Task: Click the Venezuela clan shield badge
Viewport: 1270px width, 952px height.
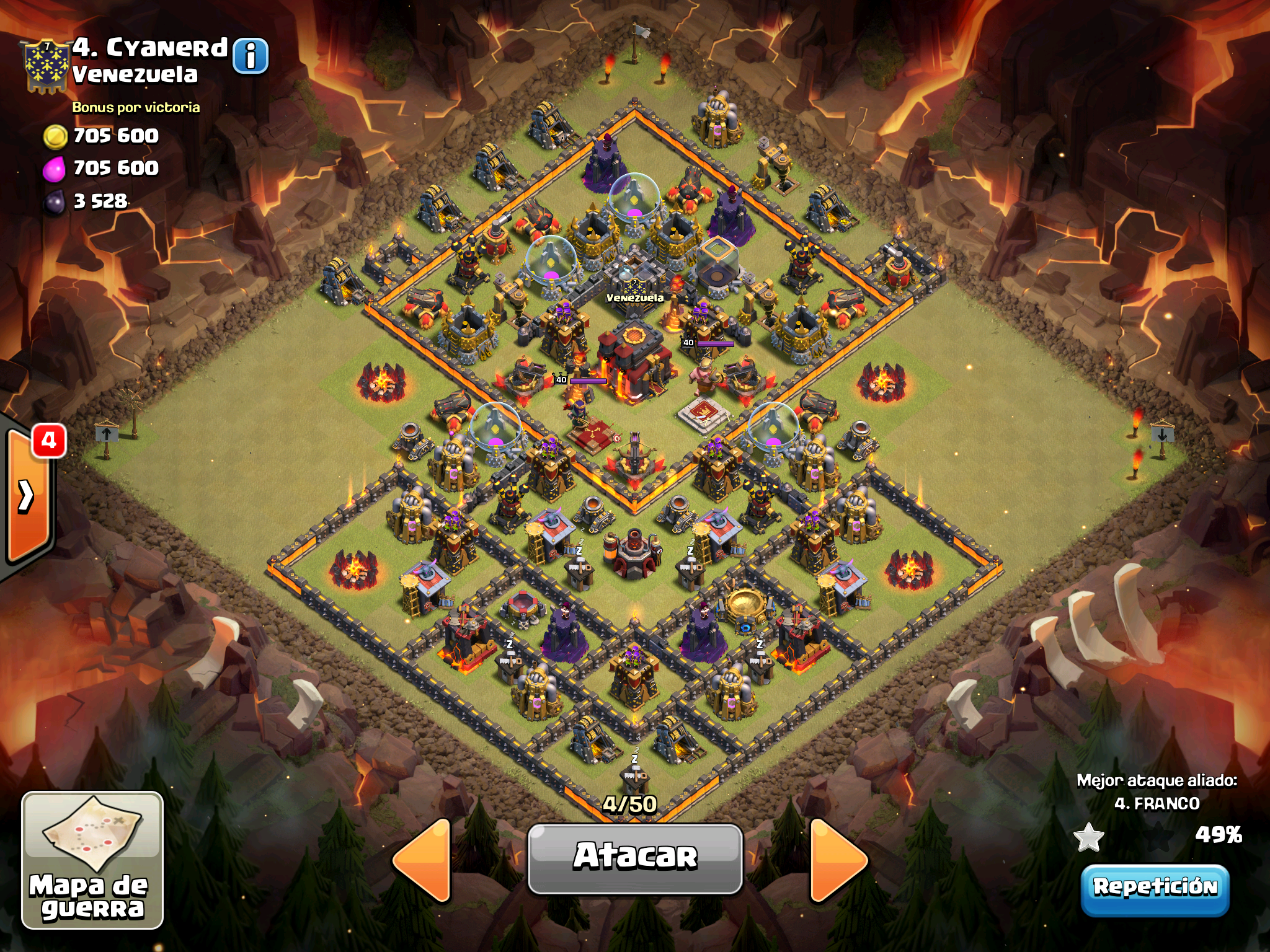Action: click(x=46, y=66)
